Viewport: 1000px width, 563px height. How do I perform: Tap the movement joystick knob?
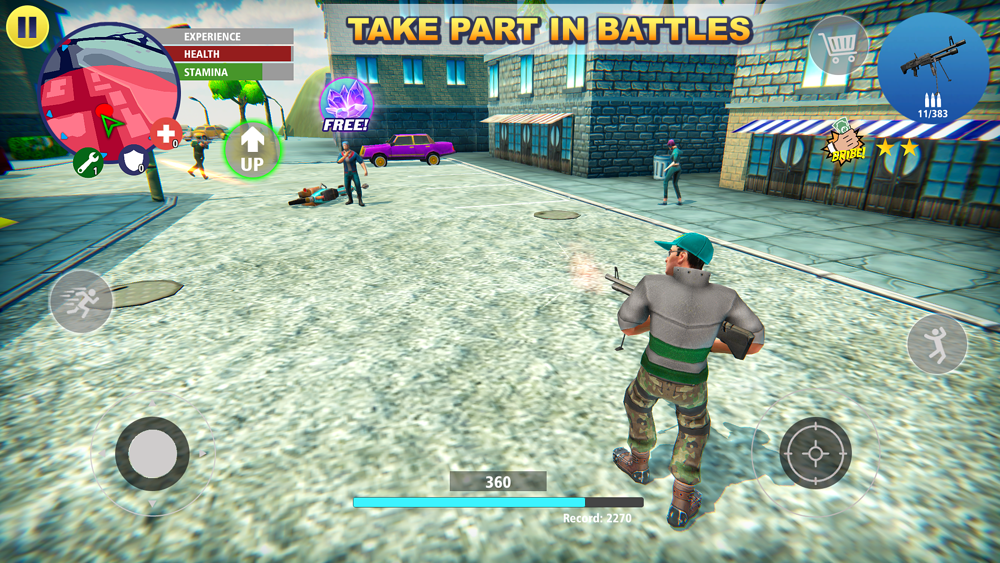(152, 453)
